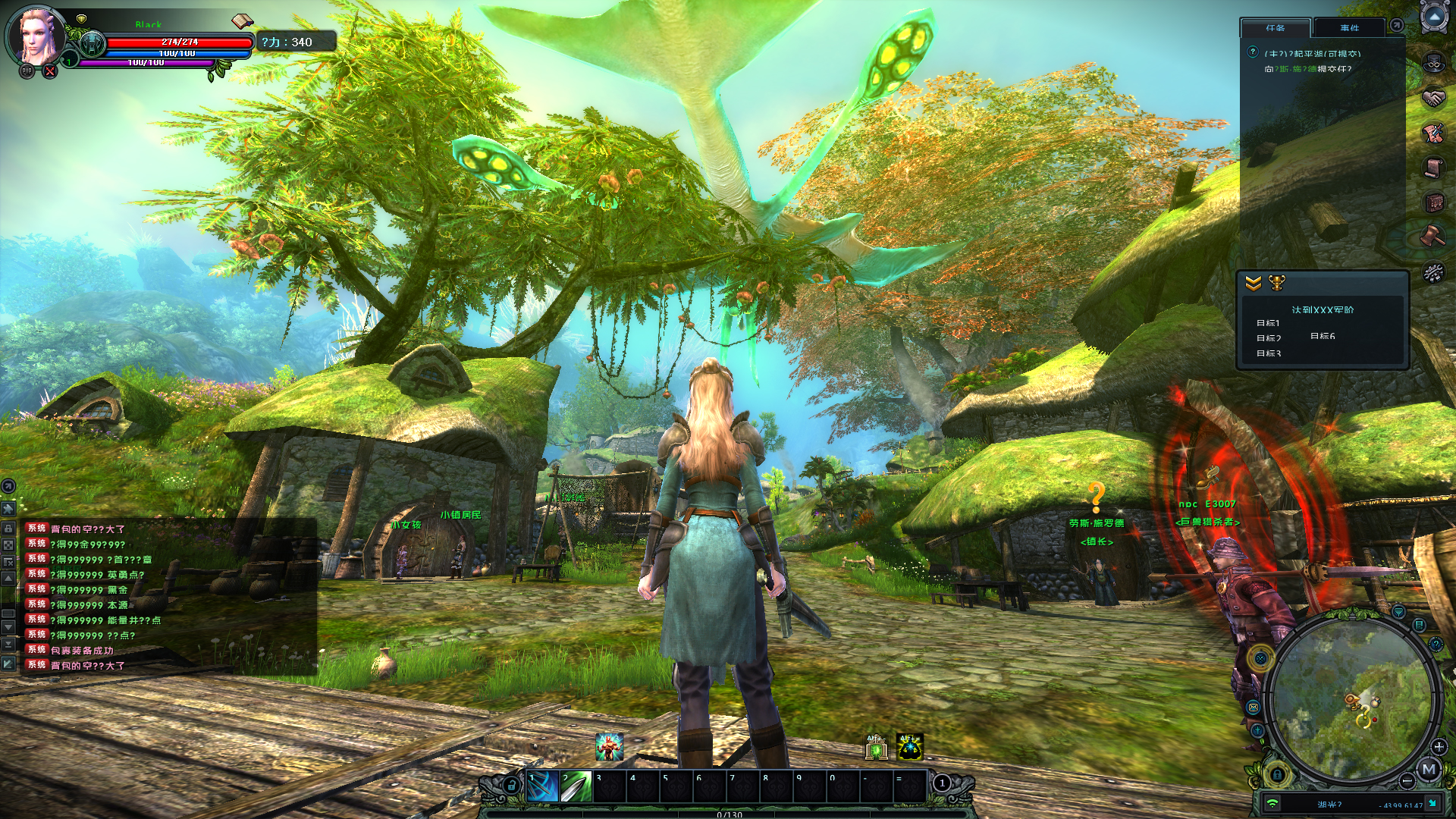Open the mail envelope icon by the minimap
Image resolution: width=1456 pixels, height=819 pixels.
click(1254, 708)
